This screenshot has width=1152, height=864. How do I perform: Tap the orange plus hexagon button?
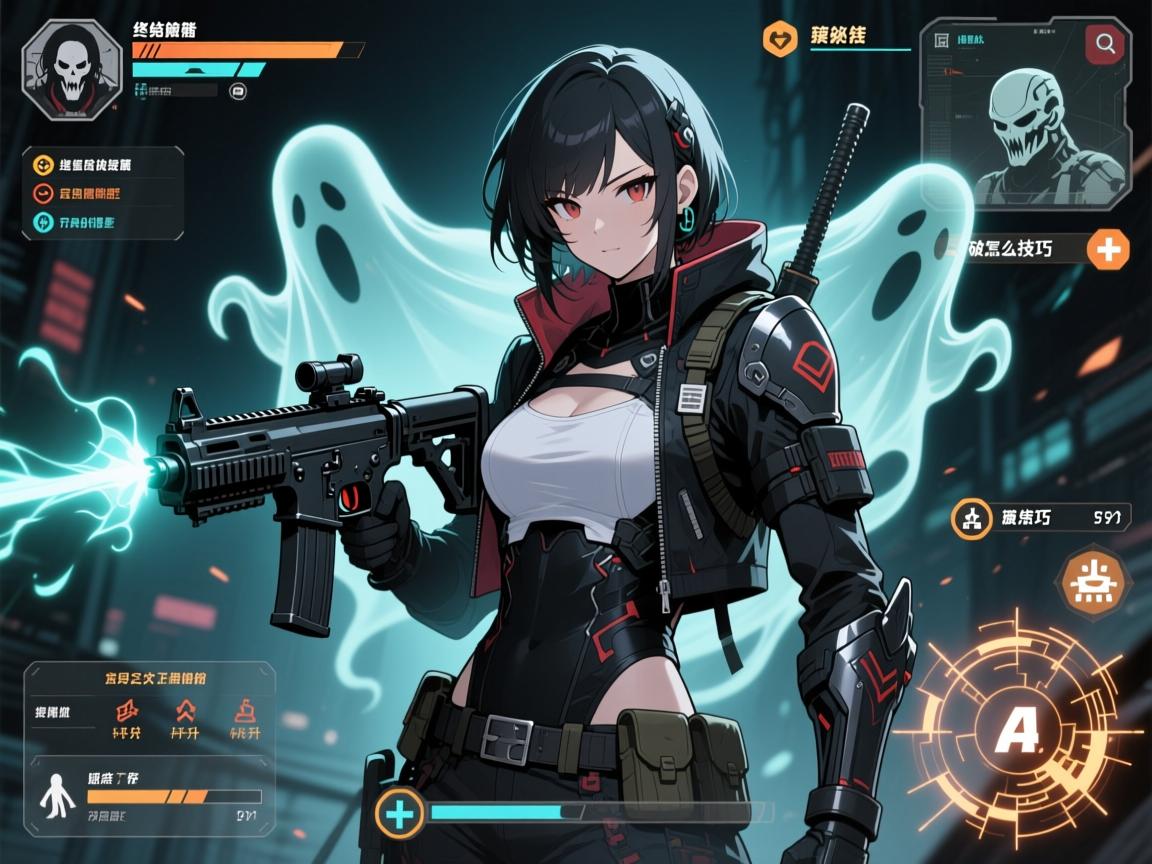[x=1108, y=249]
